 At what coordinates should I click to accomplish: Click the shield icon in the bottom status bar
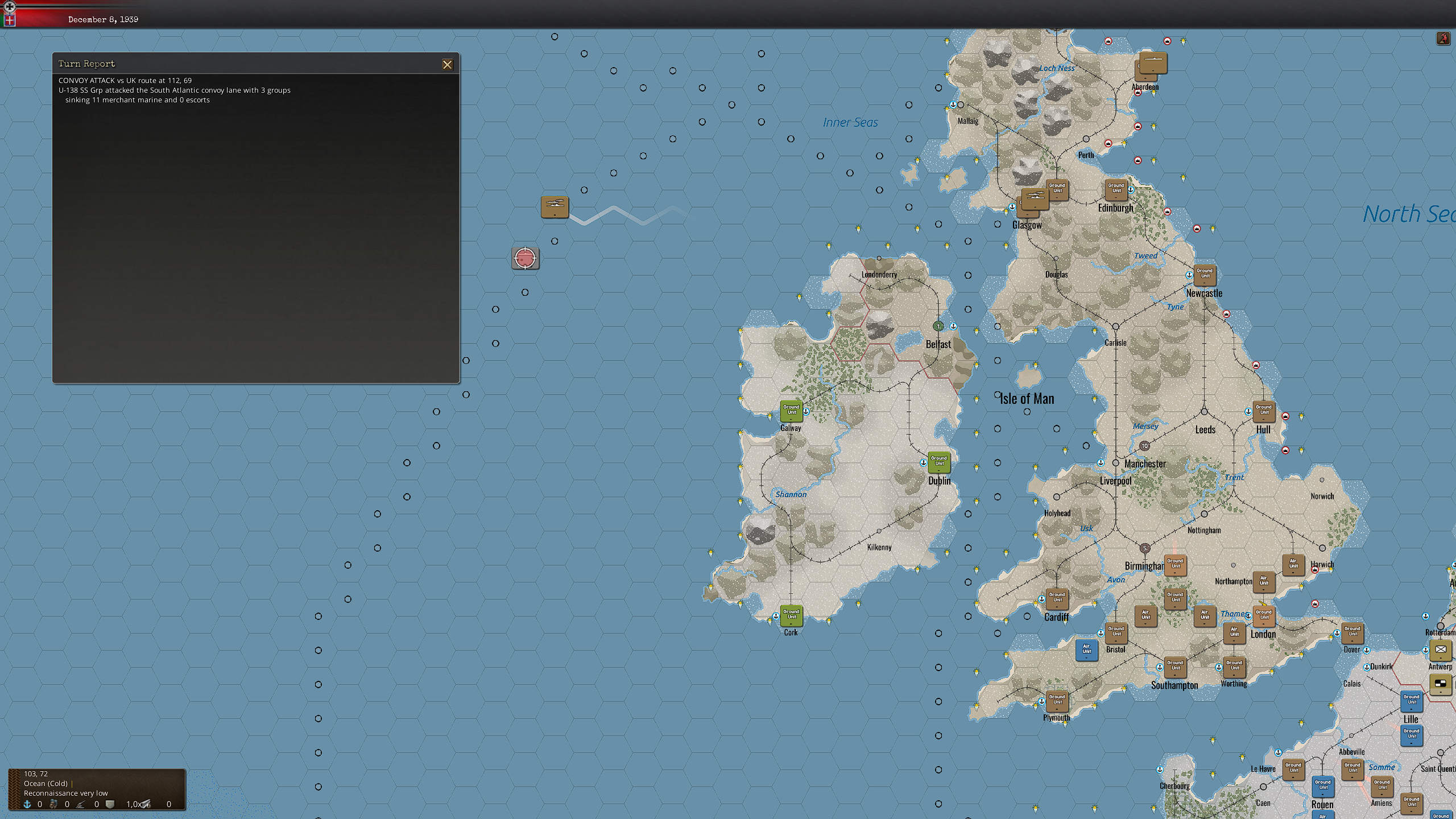tap(110, 803)
